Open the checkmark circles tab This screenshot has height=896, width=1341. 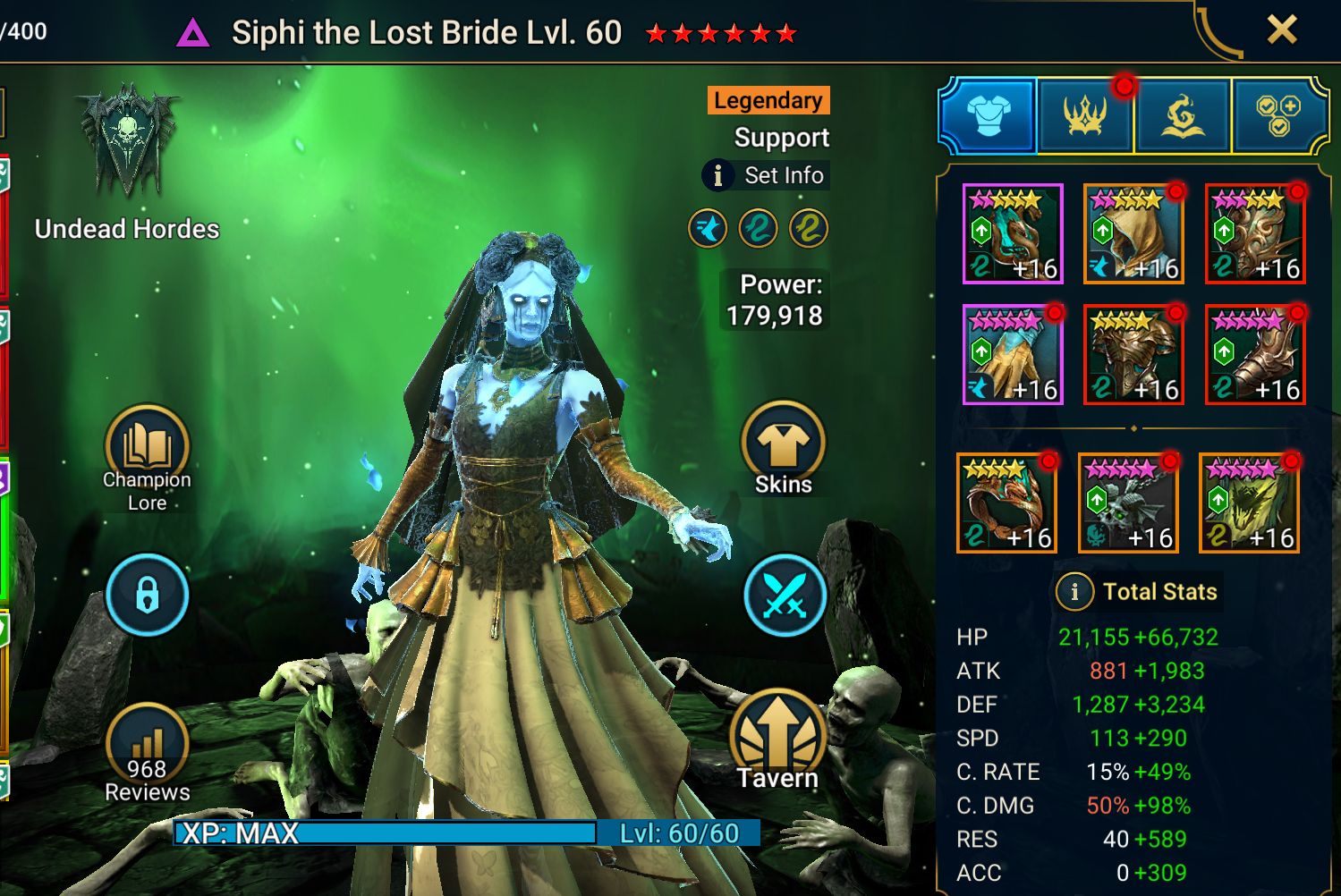coord(1277,116)
